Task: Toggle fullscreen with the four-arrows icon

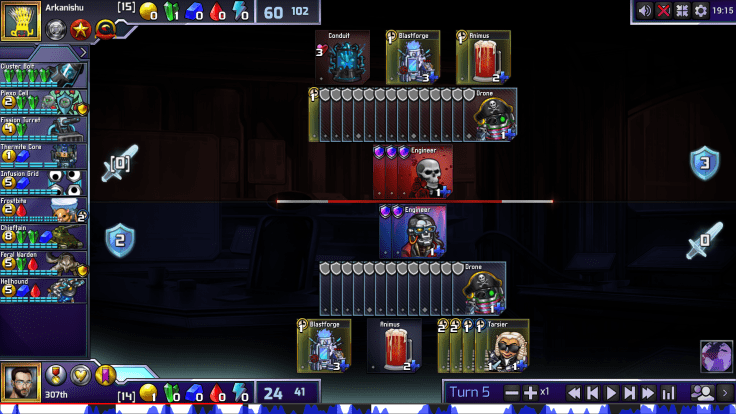Action: (683, 10)
